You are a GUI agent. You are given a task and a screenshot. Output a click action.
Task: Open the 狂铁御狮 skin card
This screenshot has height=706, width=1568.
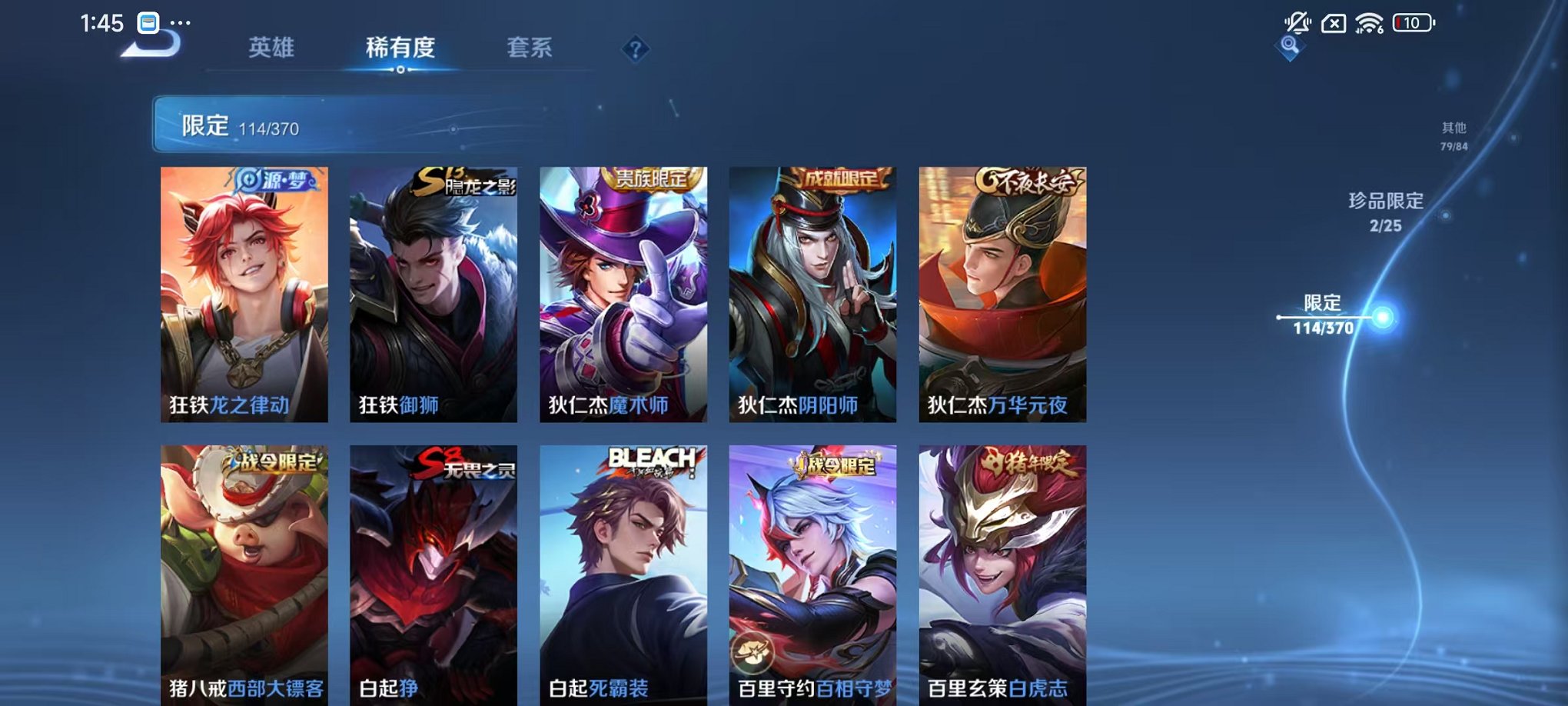point(433,292)
